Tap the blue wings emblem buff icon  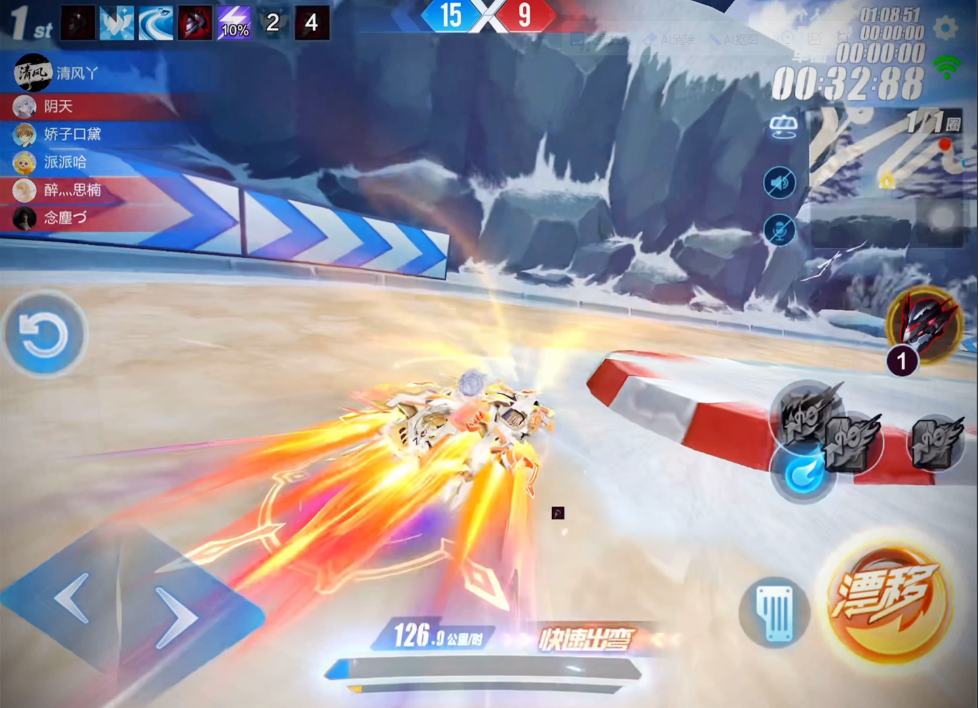pyautogui.click(x=117, y=23)
